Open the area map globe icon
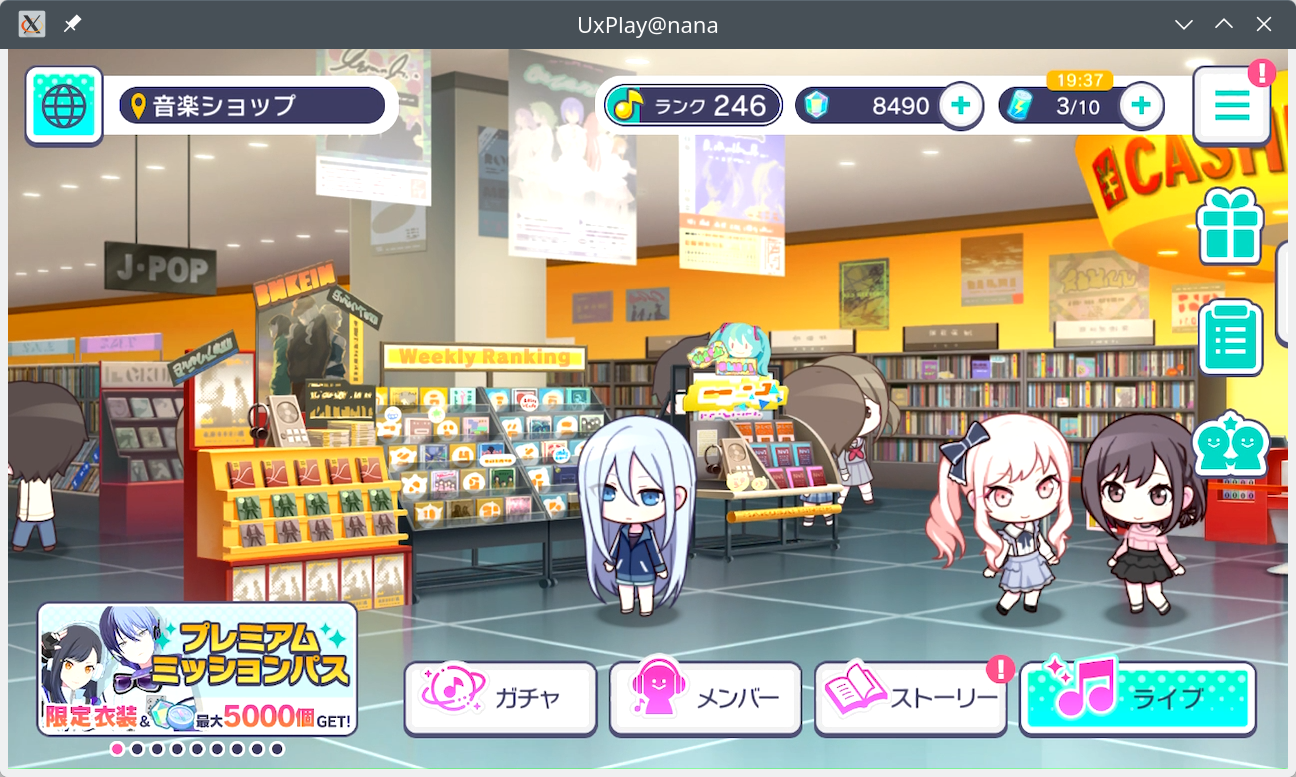Screen dimensions: 1296x777 63,104
